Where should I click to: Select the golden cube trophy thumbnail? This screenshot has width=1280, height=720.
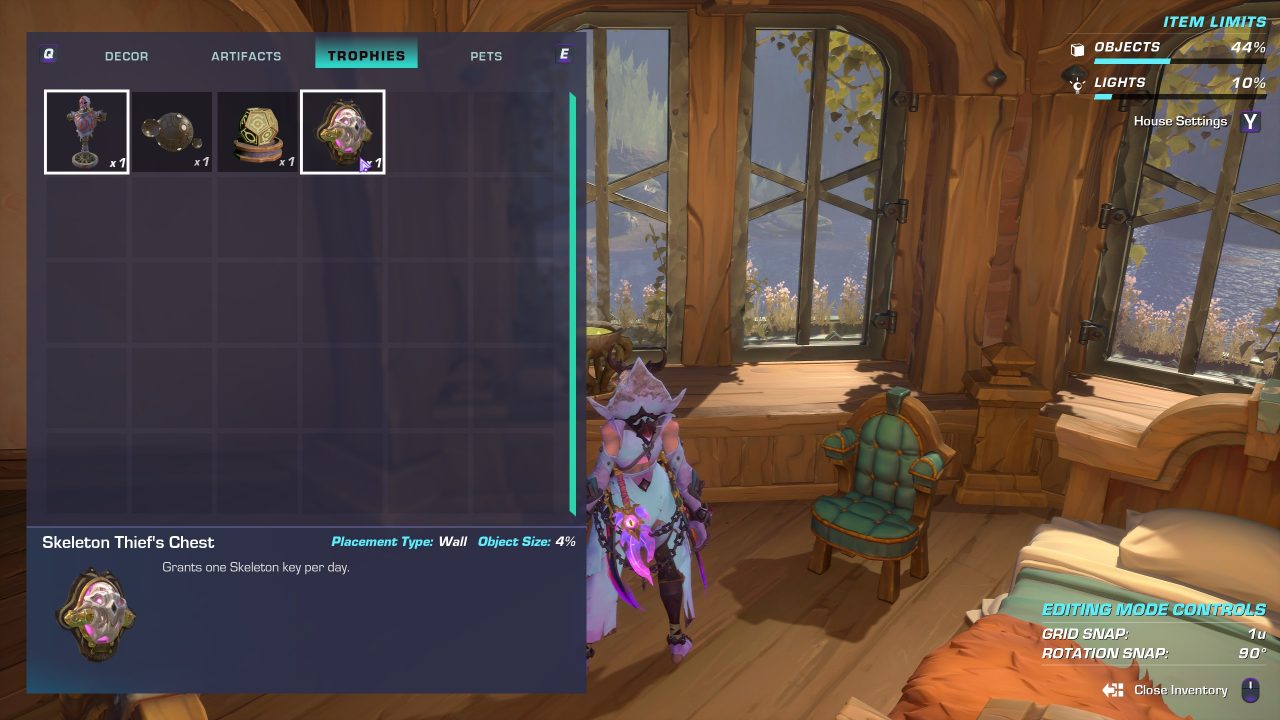257,131
